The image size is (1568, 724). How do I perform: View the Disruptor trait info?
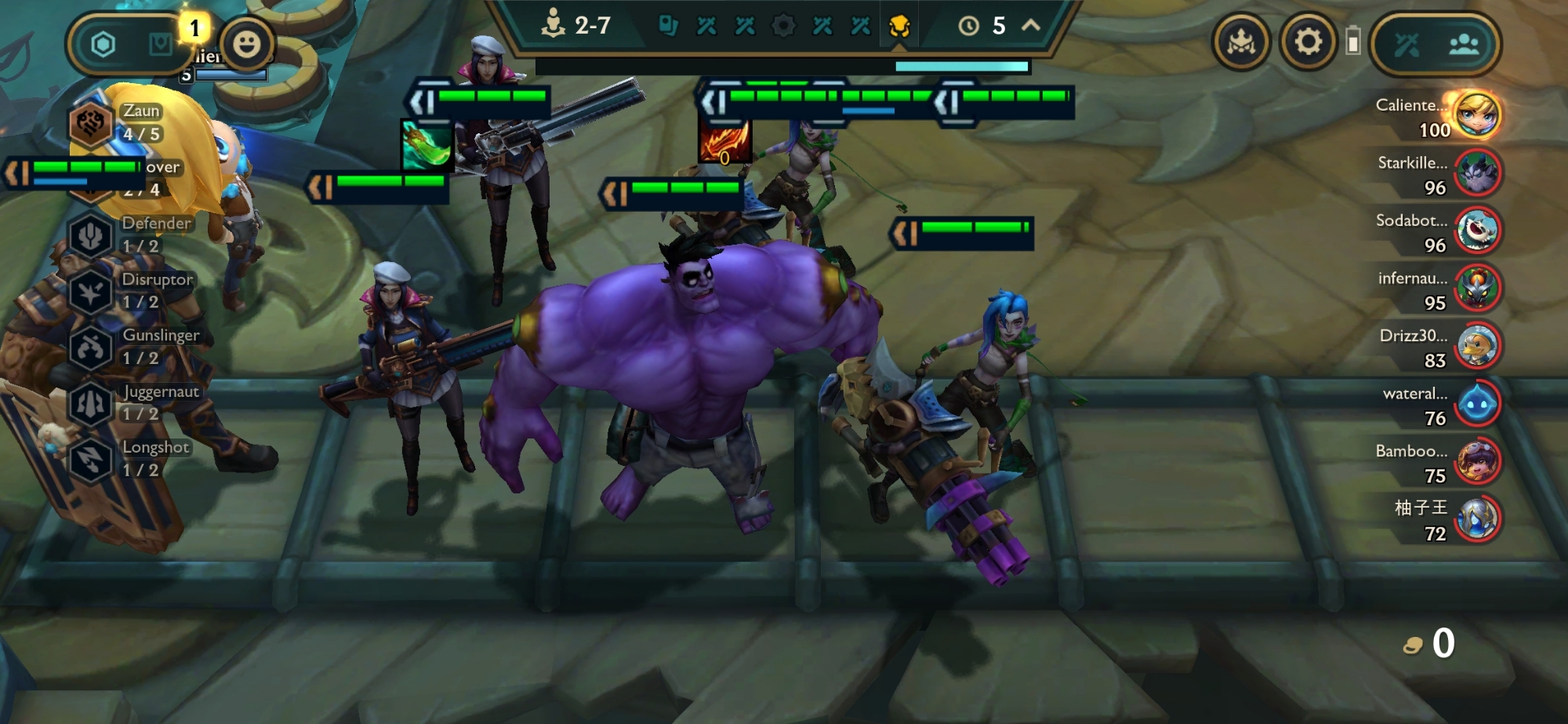click(x=91, y=291)
